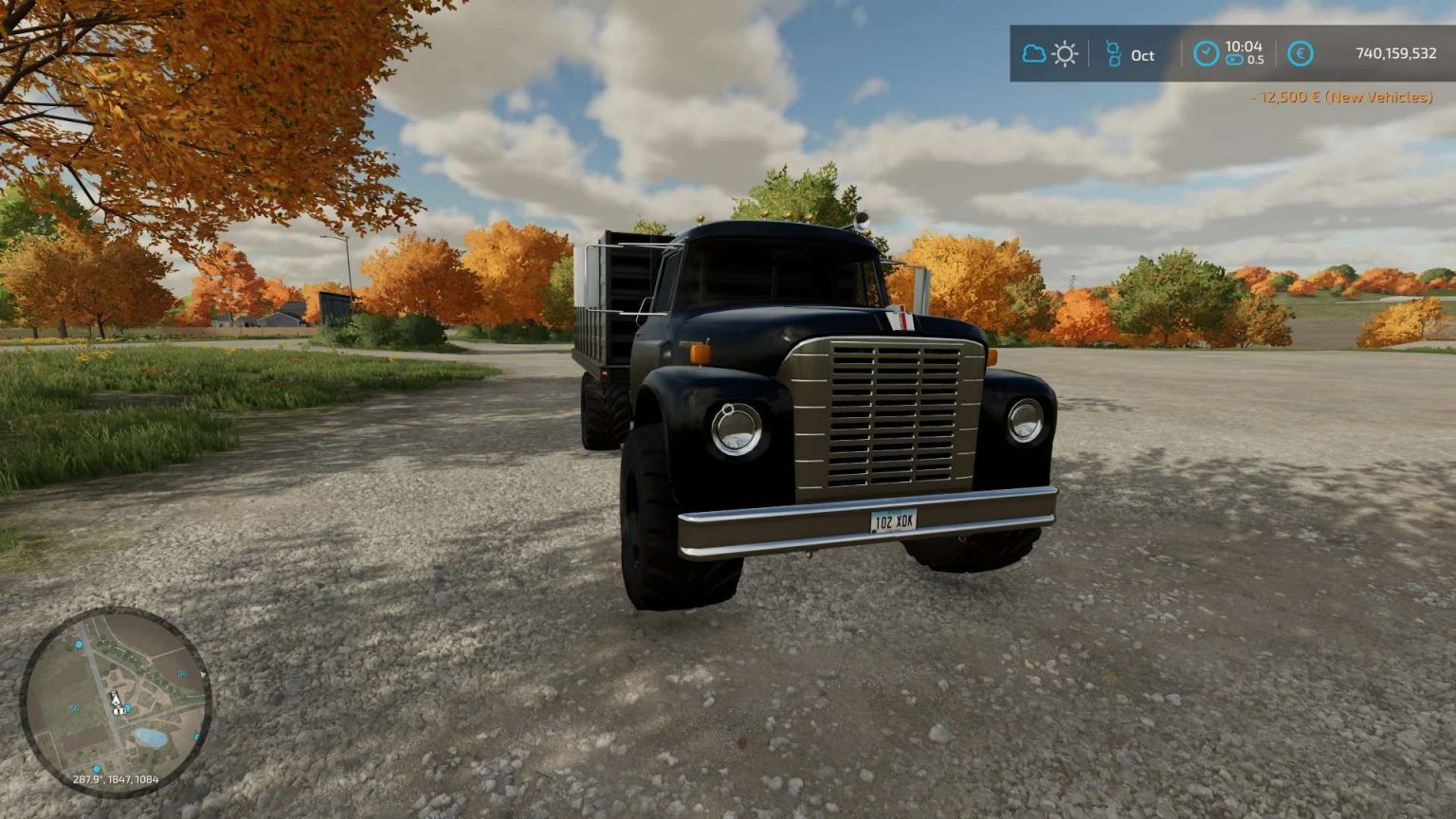Open the weather forecast section of the HUD
Image resolution: width=1456 pixels, height=819 pixels.
click(x=1047, y=54)
